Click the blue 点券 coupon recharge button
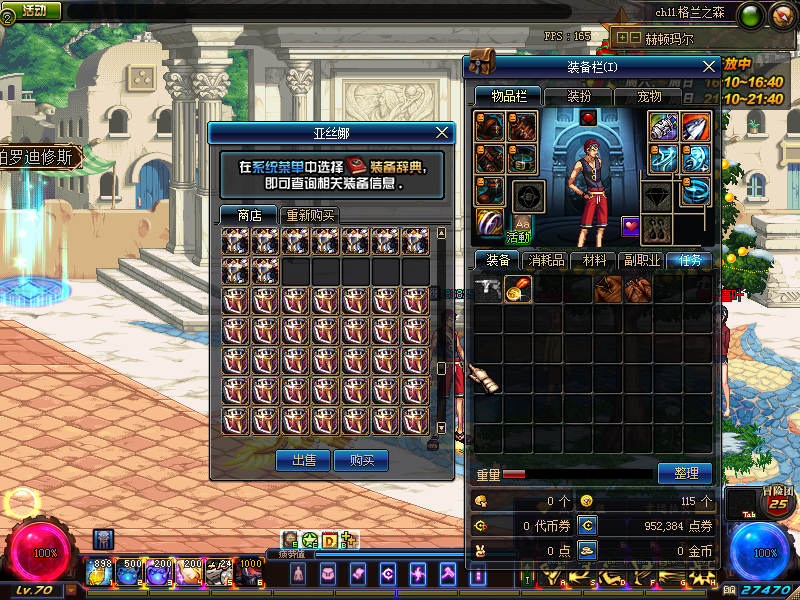This screenshot has width=800, height=600. (x=588, y=525)
